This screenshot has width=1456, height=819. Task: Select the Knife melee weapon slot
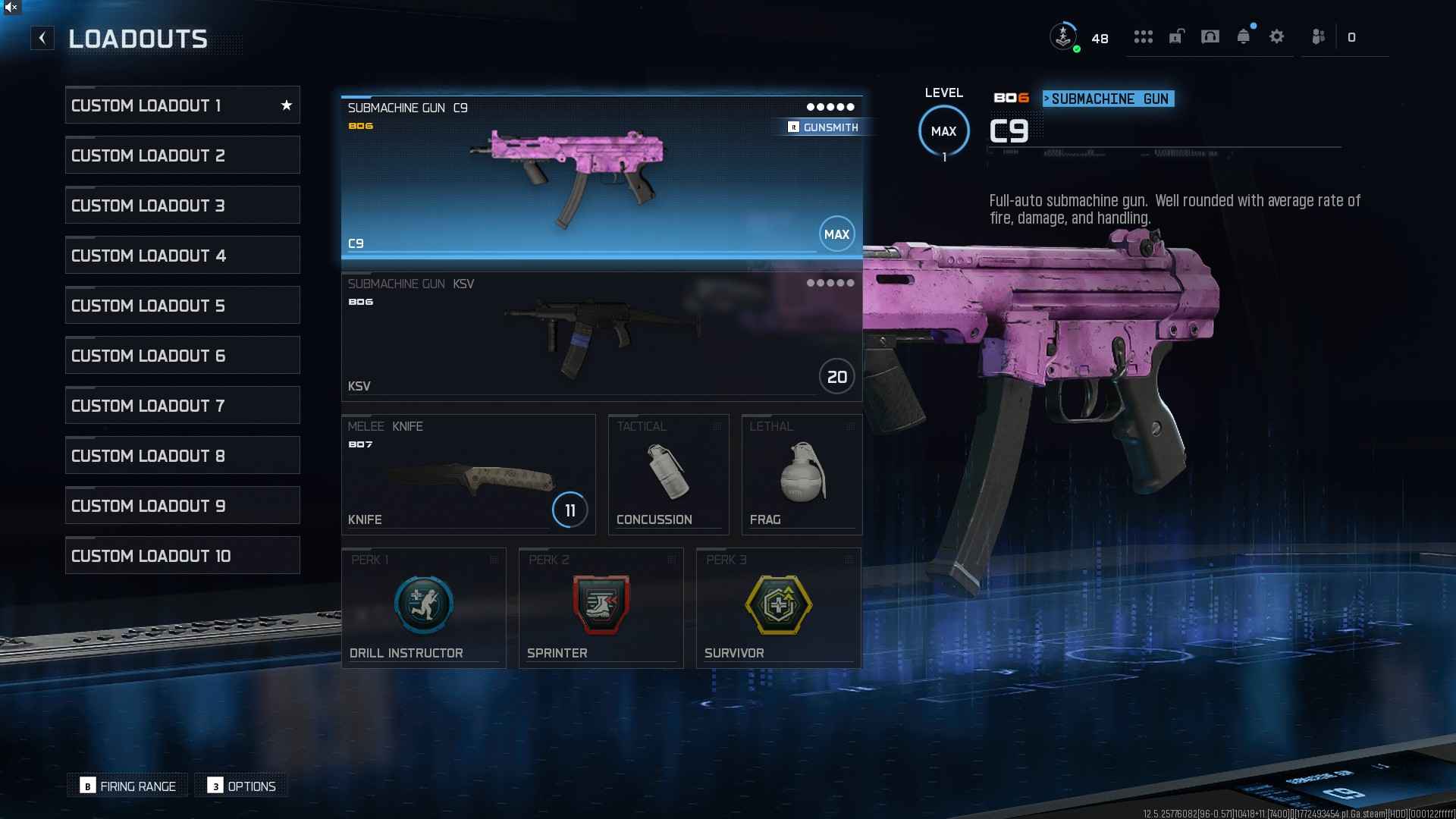[468, 474]
